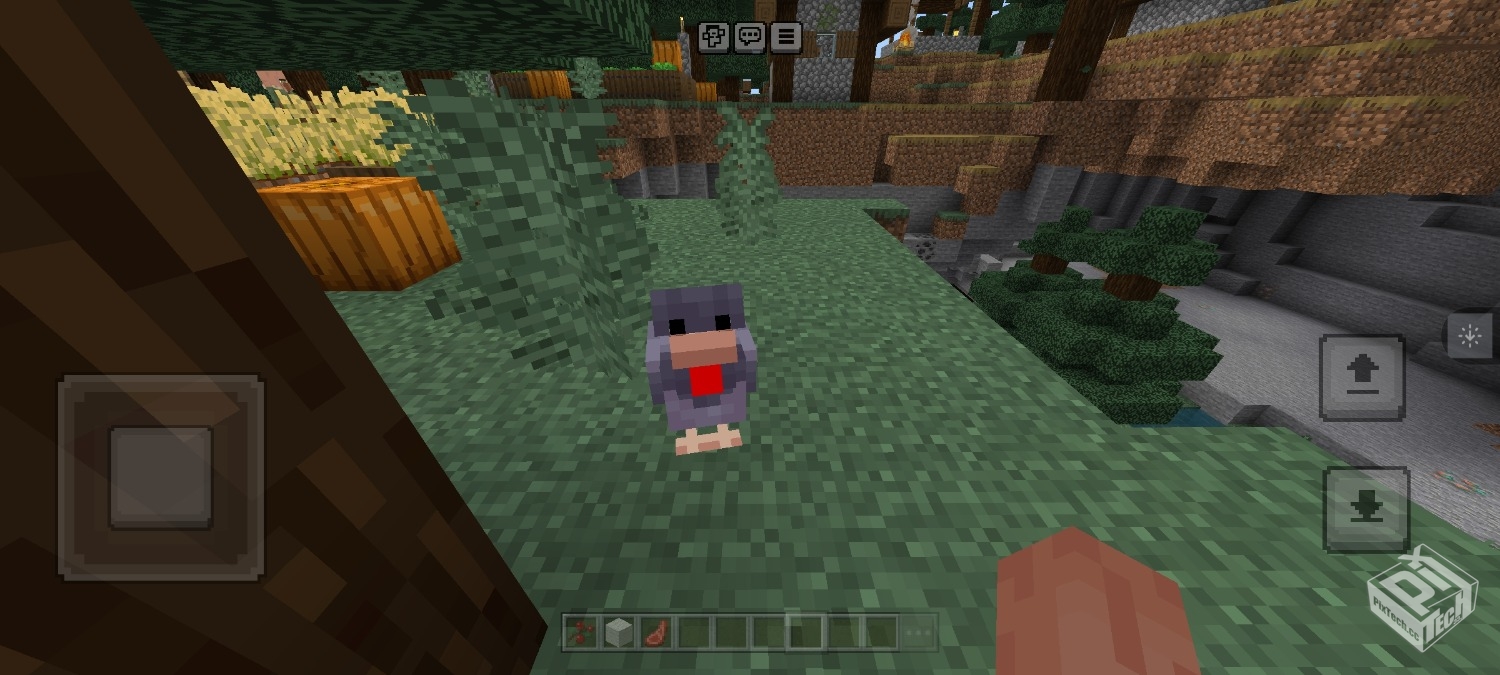Select the raw meat hotbar slot
The width and height of the screenshot is (1500, 675).
655,632
